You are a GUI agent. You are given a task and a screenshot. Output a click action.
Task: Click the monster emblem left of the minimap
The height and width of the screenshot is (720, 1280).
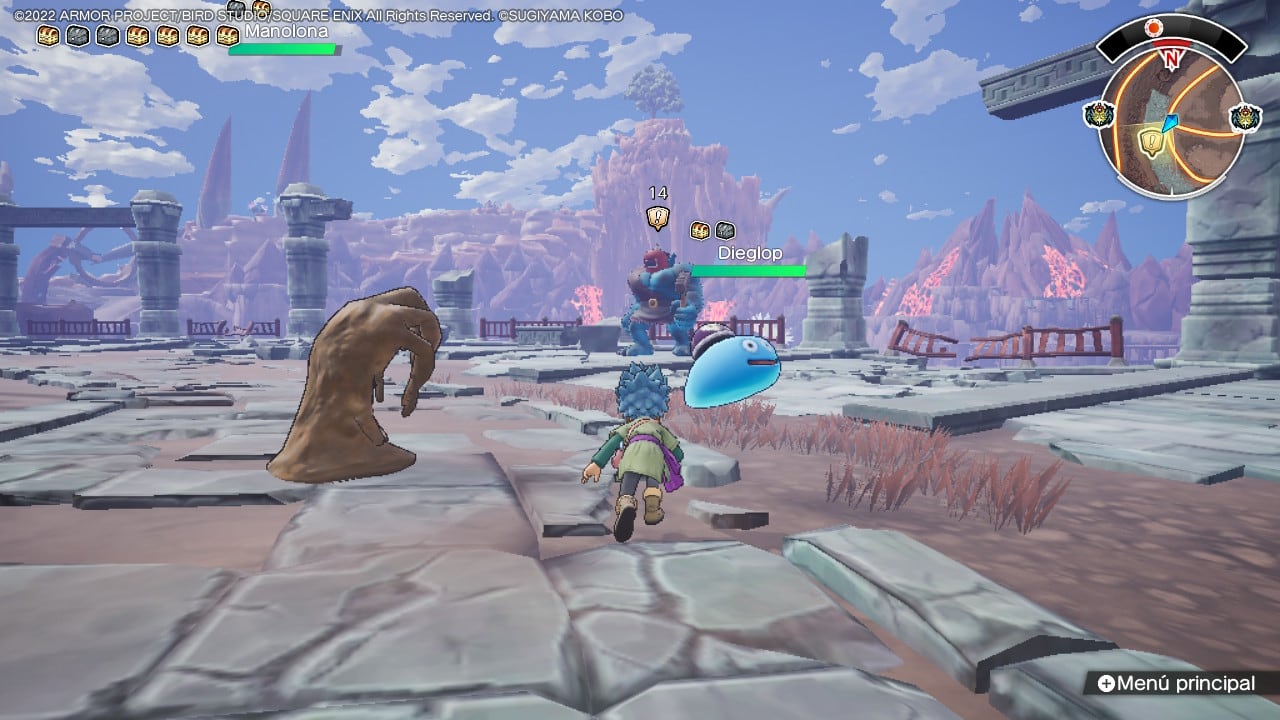1098,115
